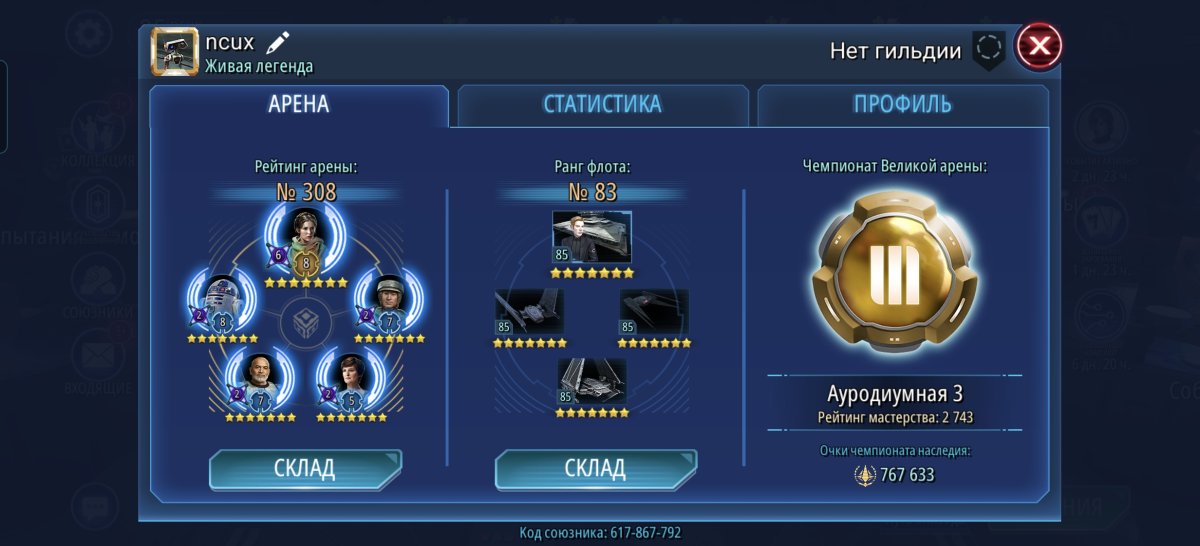The height and width of the screenshot is (546, 1200).
Task: Choose the capital ship in fleet
Action: [592, 237]
